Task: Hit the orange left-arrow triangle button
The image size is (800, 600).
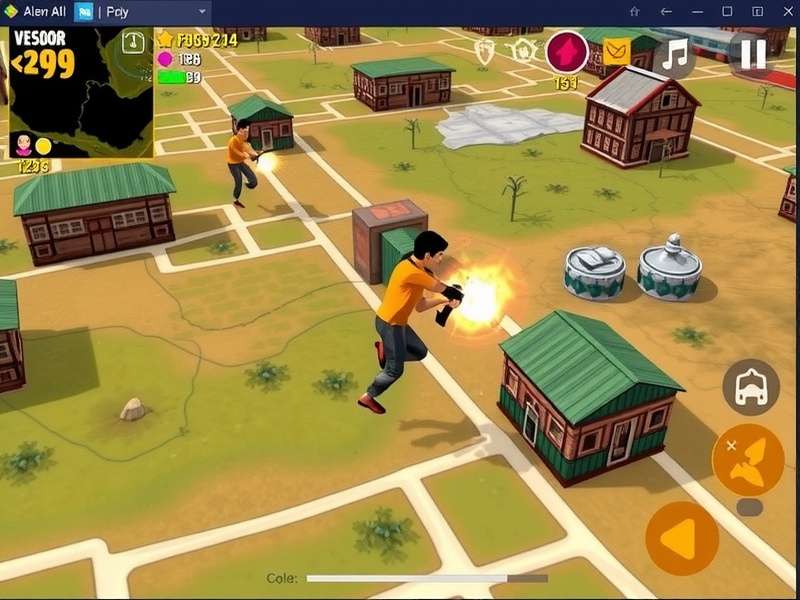Action: tap(681, 539)
